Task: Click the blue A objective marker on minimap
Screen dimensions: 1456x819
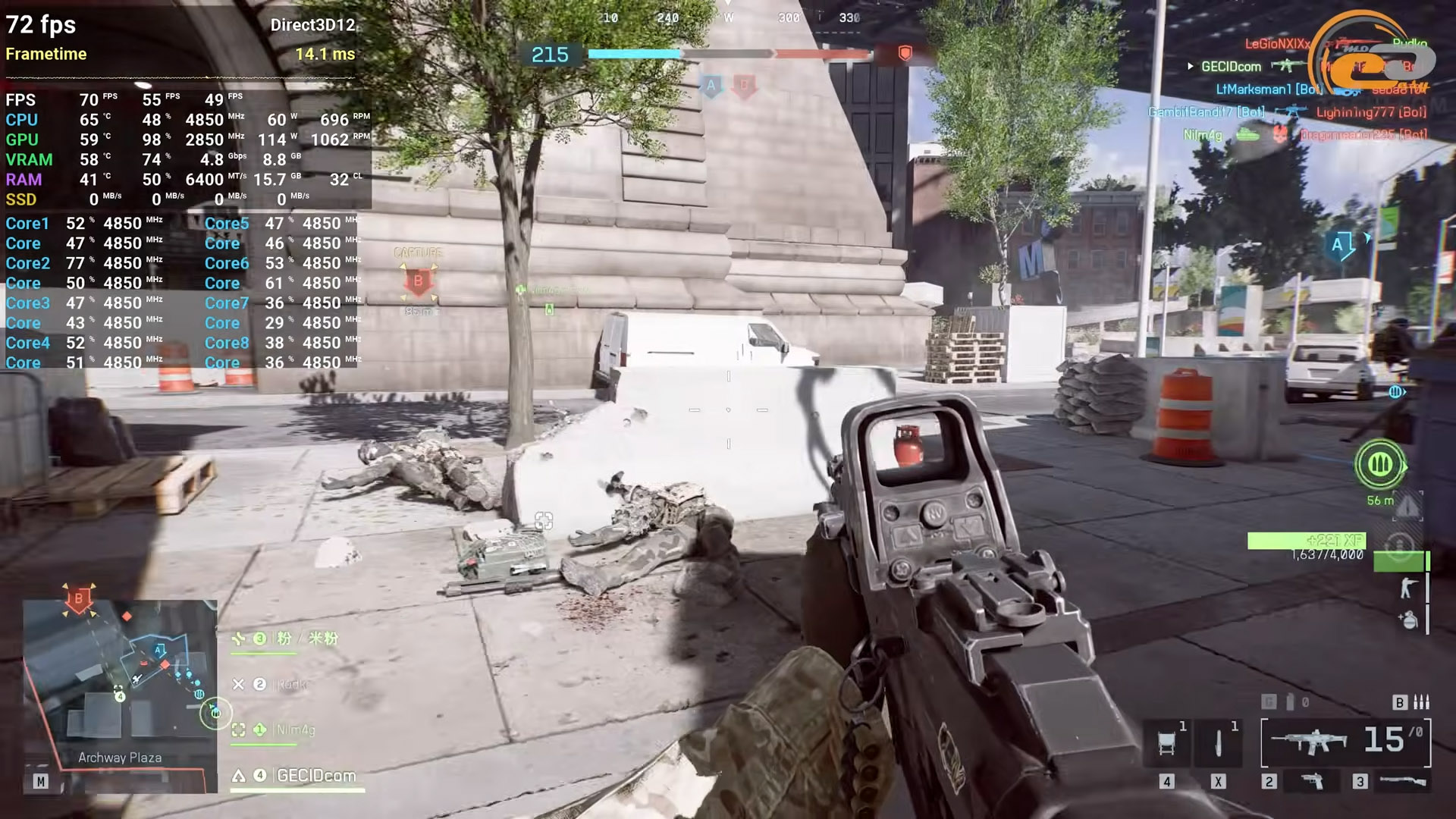Action: click(159, 650)
